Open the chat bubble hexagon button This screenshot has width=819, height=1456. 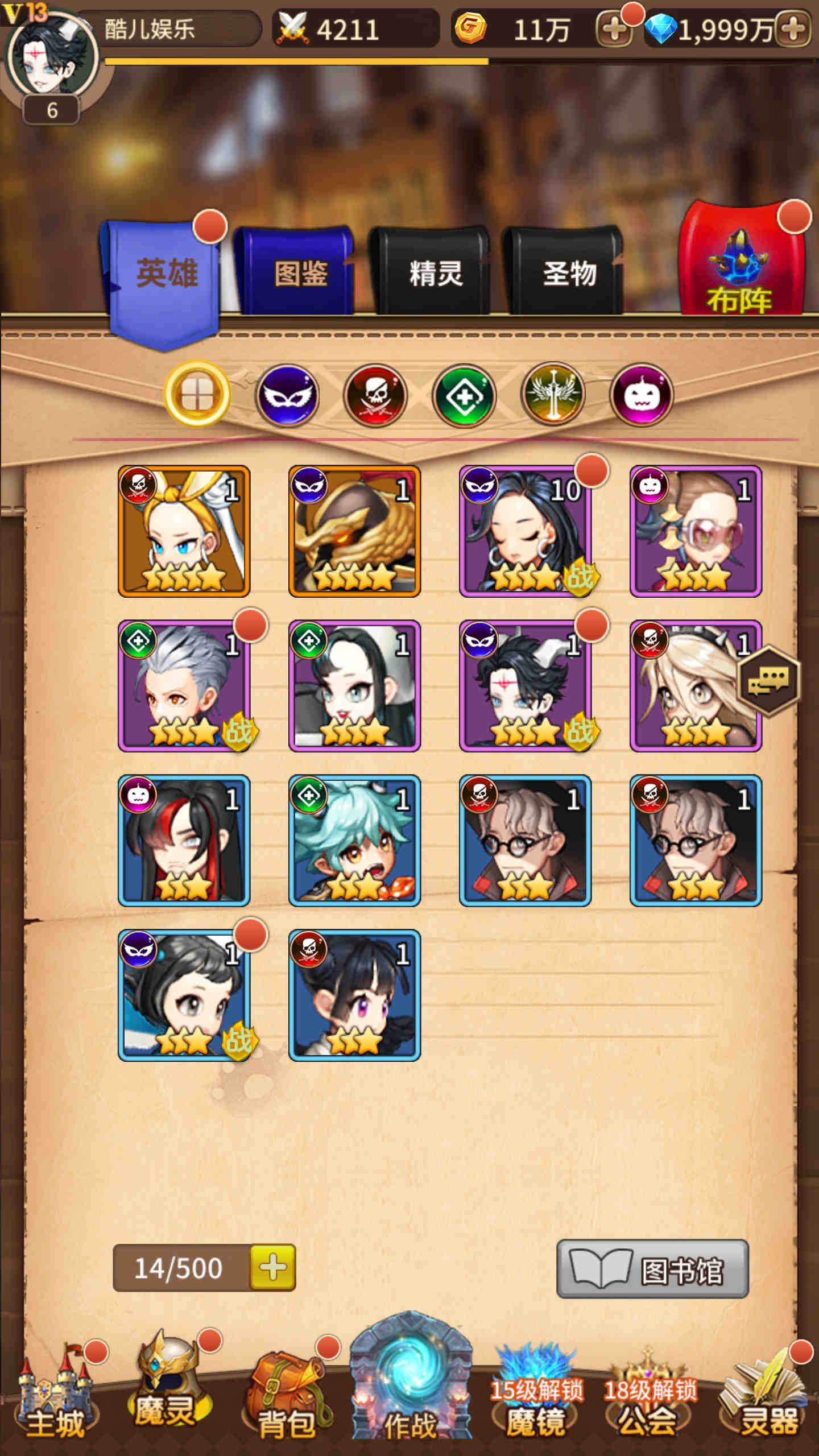click(768, 681)
